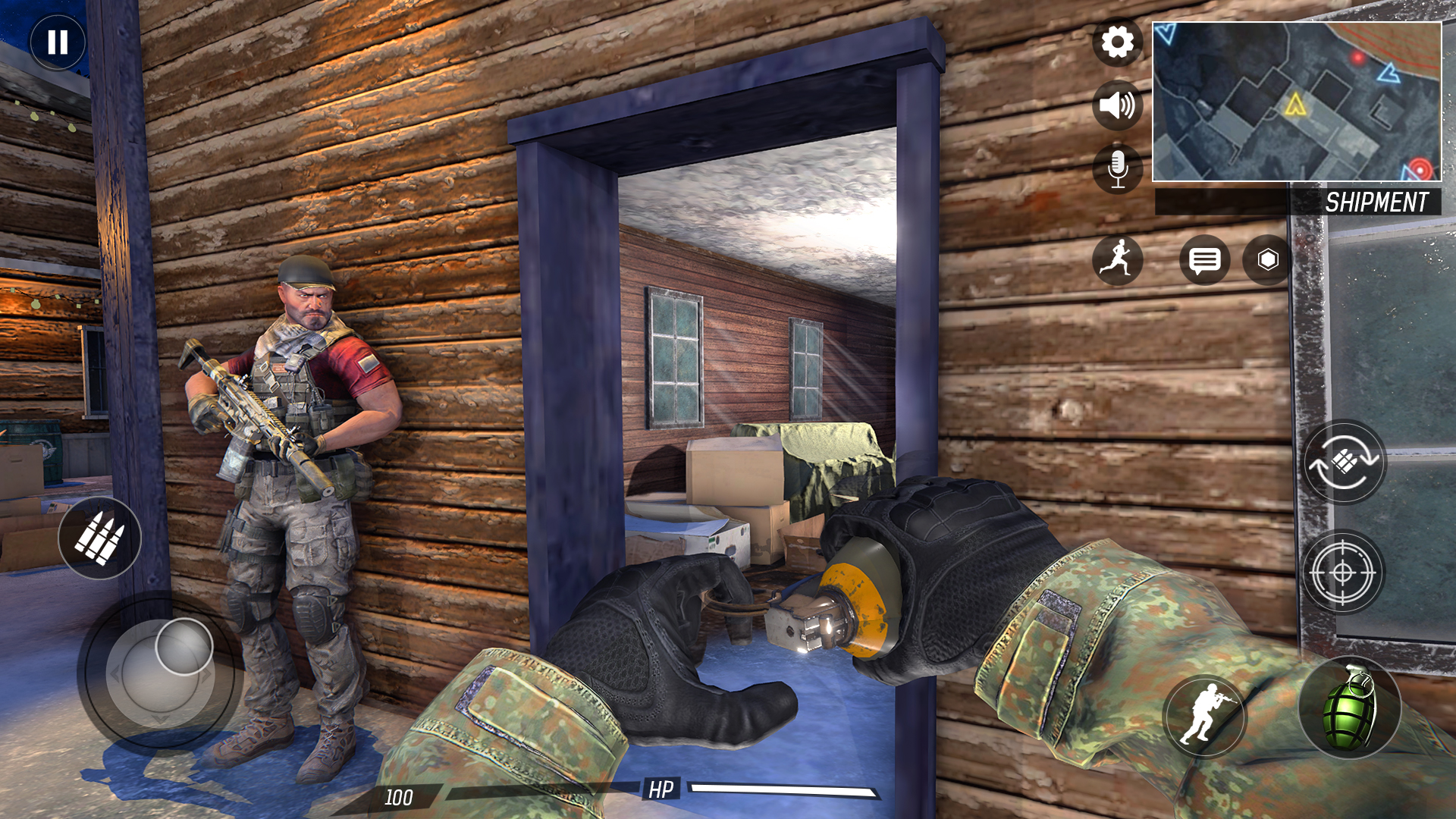1456x819 pixels.
Task: Tap the soldier stance icon
Action: 1207,709
